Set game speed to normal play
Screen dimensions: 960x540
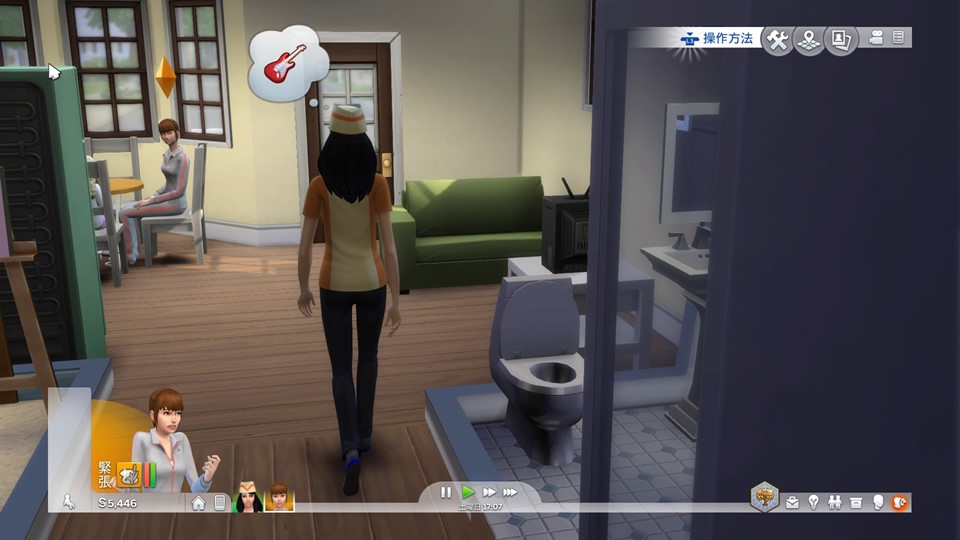[467, 492]
